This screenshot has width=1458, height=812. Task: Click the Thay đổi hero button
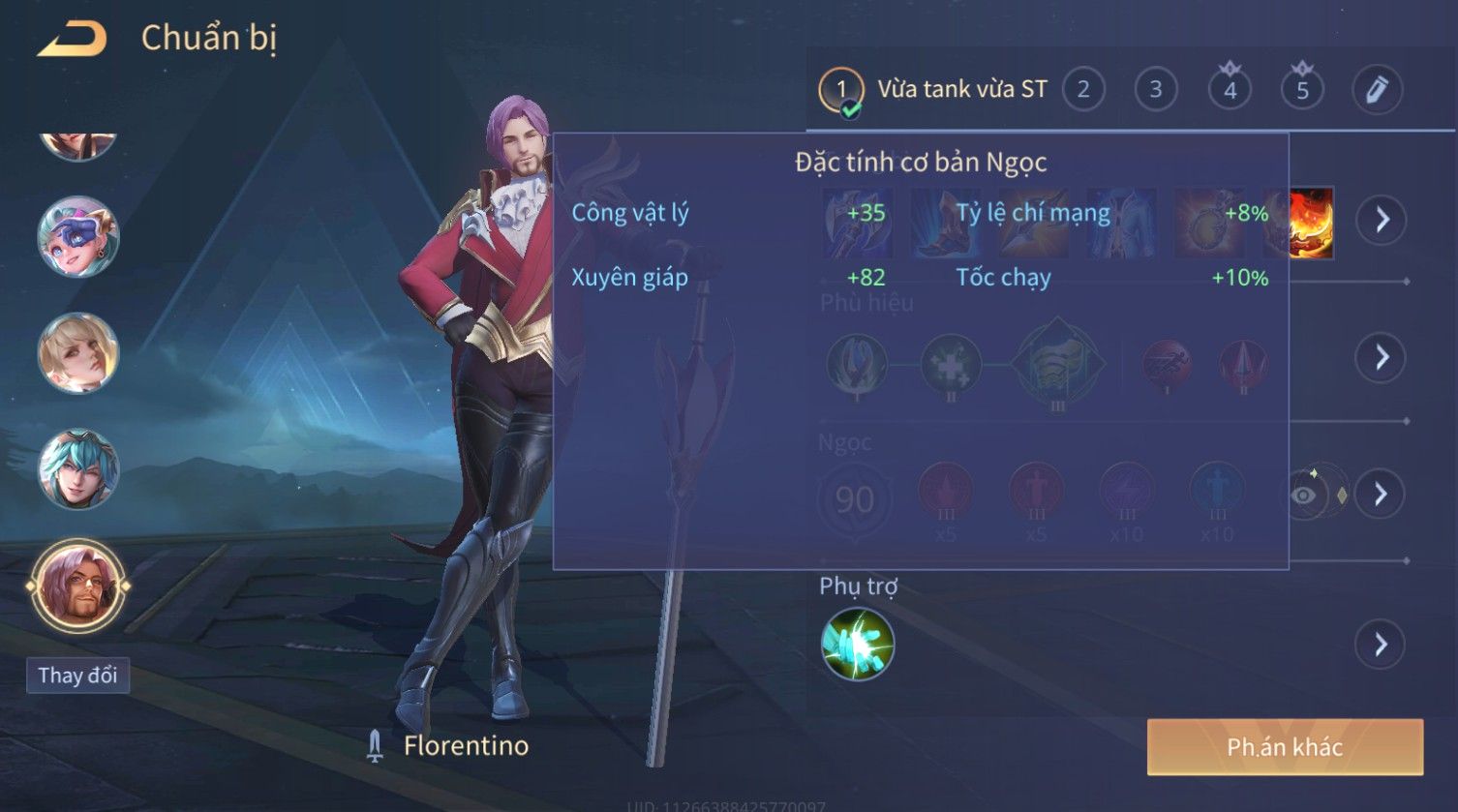[x=77, y=675]
